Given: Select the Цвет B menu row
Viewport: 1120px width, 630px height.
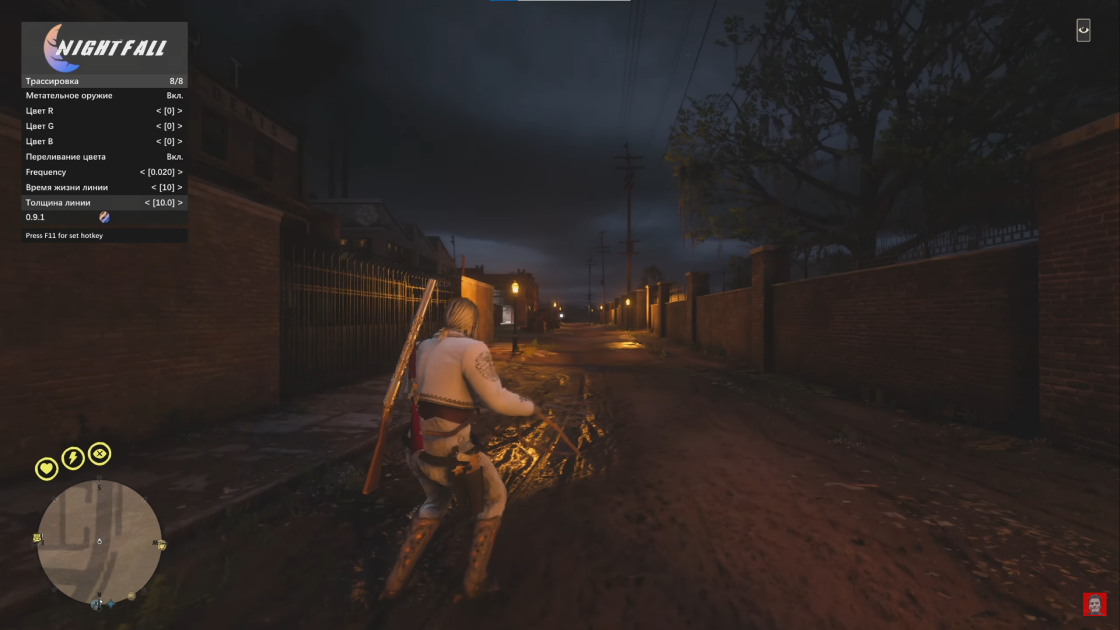Looking at the screenshot, I should point(104,141).
